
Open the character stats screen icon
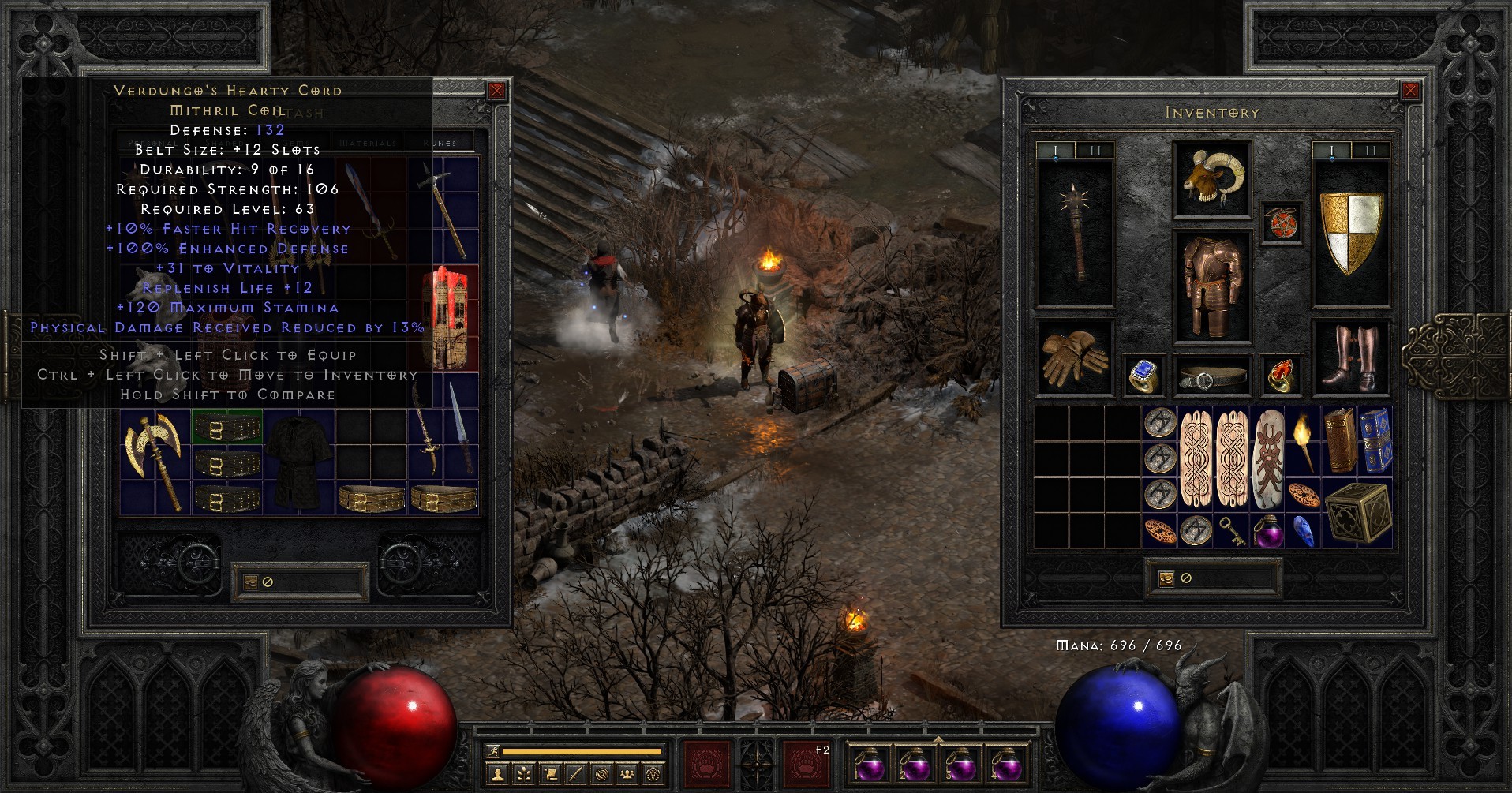497,774
